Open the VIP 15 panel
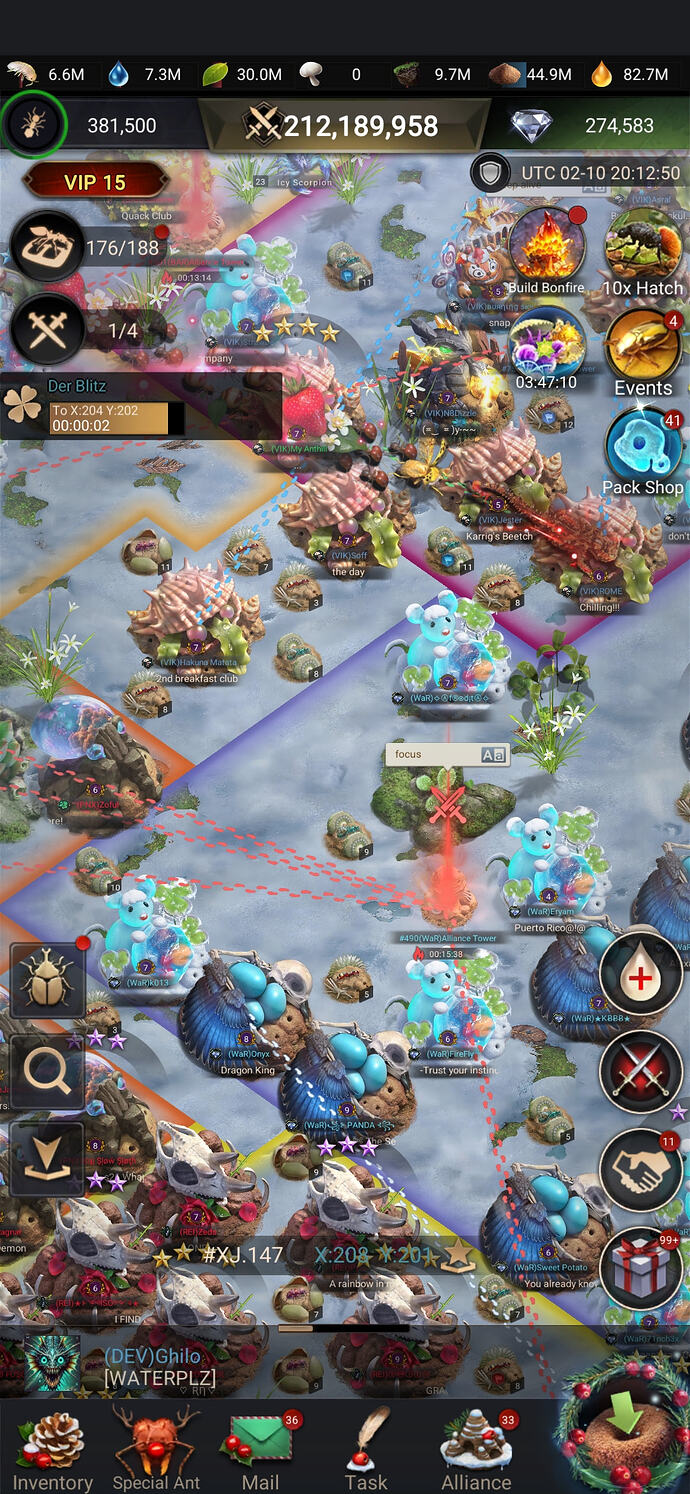This screenshot has height=1494, width=690. click(x=94, y=183)
